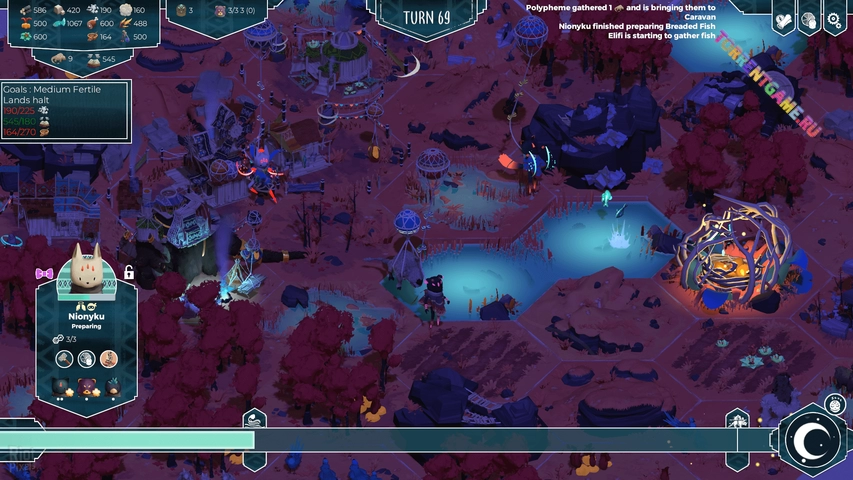853x480 pixels.
Task: Choose the orange character action icon
Action: (x=109, y=358)
